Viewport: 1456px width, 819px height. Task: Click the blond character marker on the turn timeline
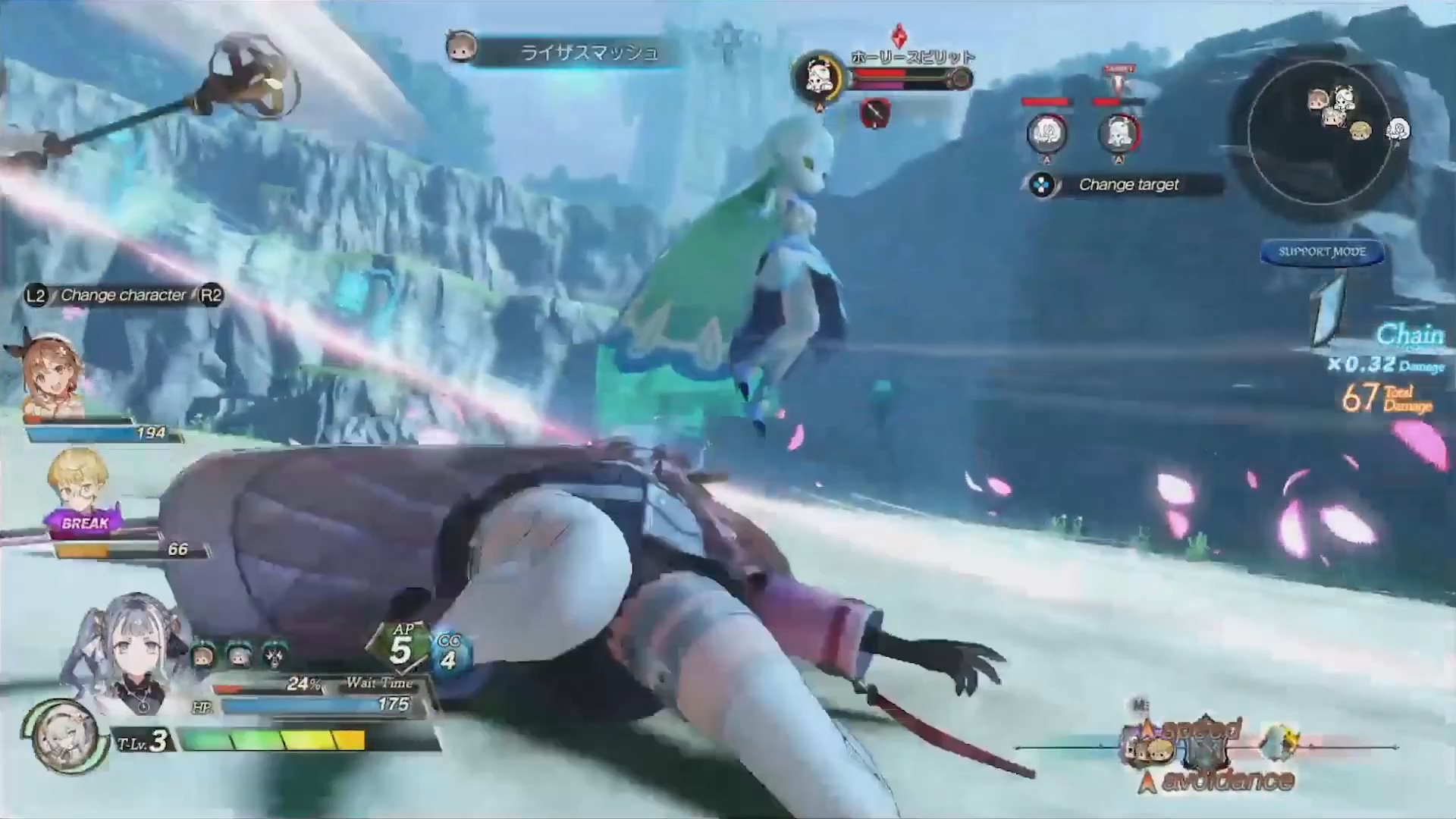pos(1160,749)
